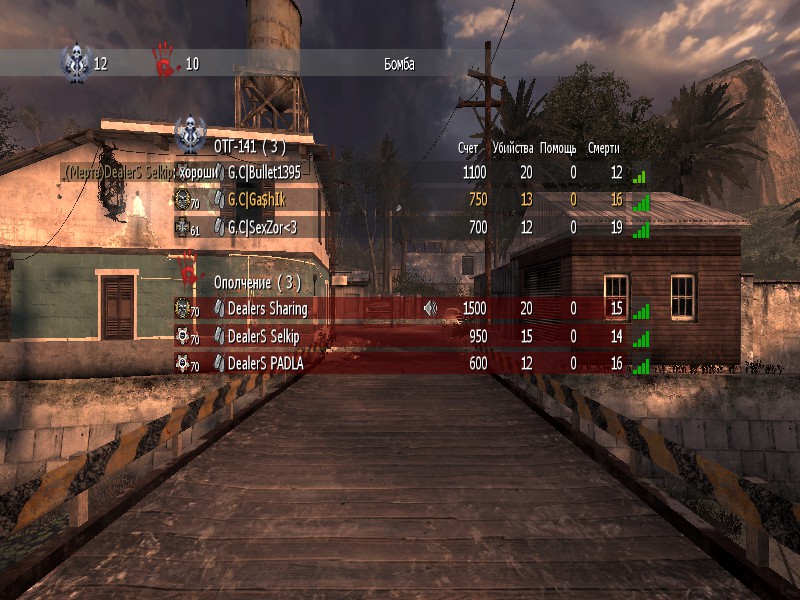Pick DealerS Selkip in the scoreboard
This screenshot has height=600, width=800.
263,337
